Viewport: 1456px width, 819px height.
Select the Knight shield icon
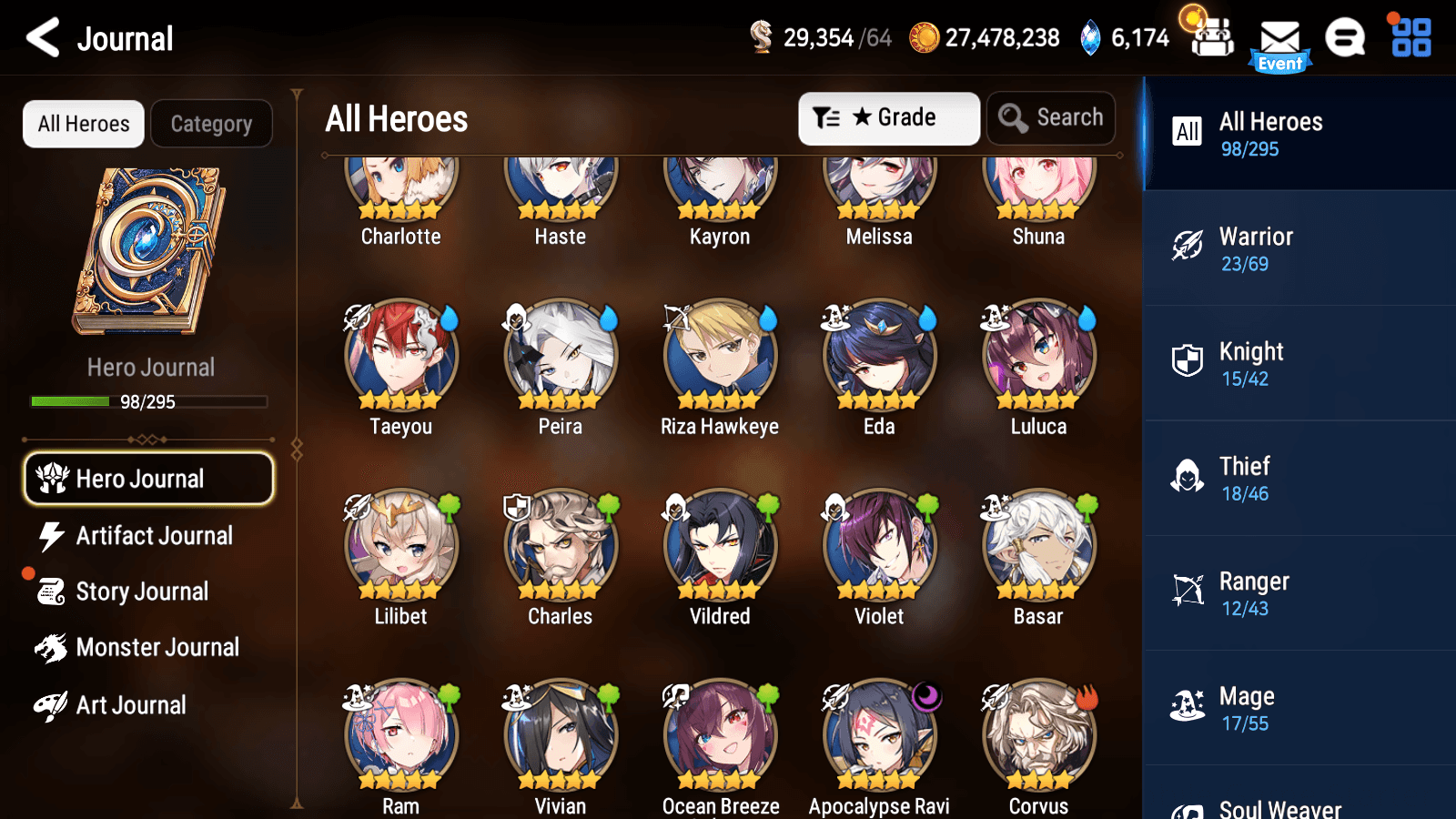[1189, 363]
